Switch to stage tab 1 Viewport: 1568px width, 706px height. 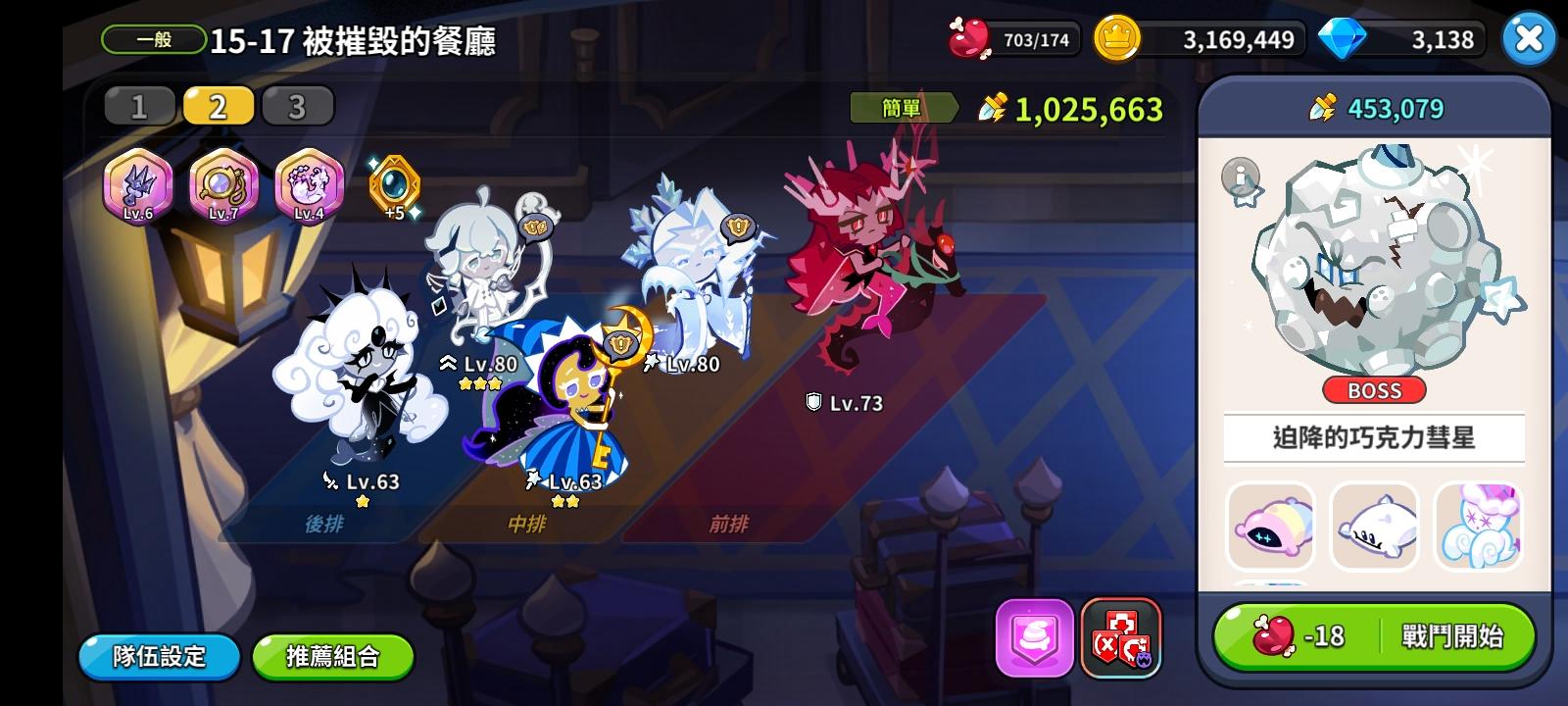pos(139,104)
